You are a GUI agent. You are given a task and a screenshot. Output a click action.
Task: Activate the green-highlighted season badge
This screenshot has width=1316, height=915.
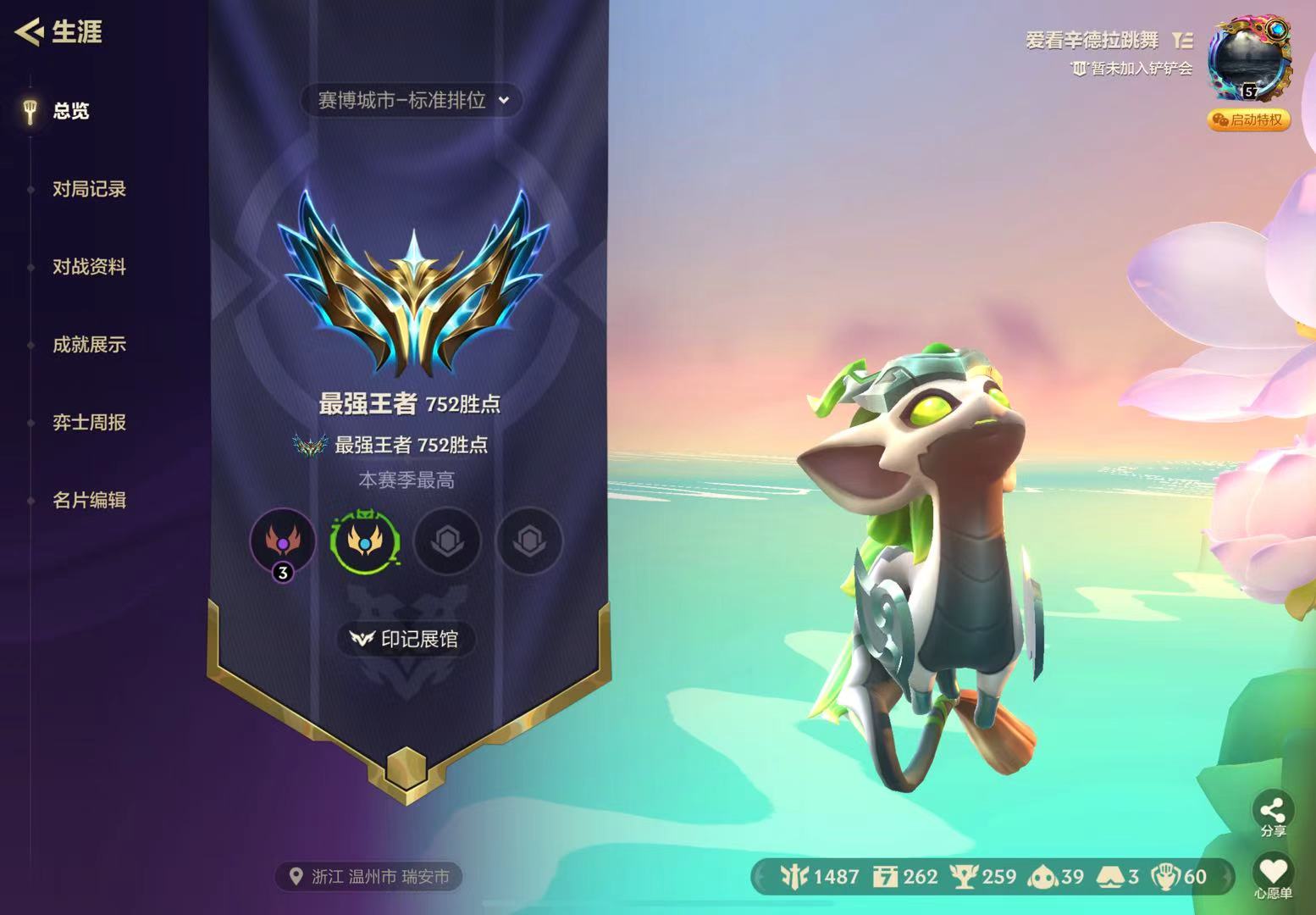point(365,542)
